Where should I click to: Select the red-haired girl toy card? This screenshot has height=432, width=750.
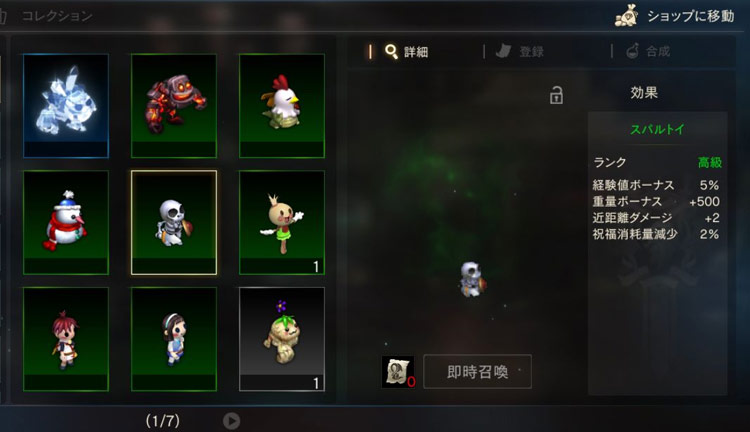66,339
